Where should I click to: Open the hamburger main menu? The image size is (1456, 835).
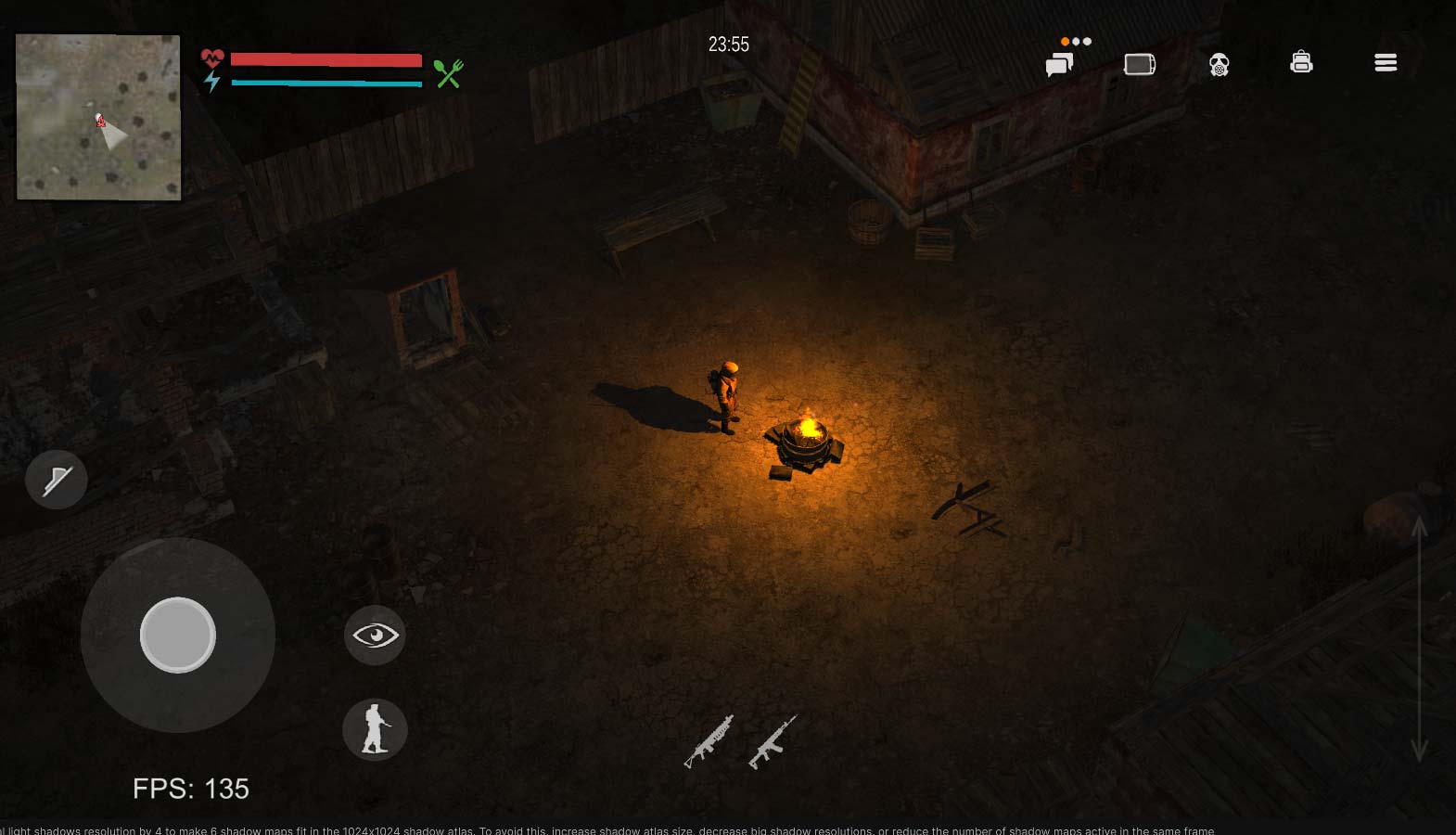(1385, 62)
